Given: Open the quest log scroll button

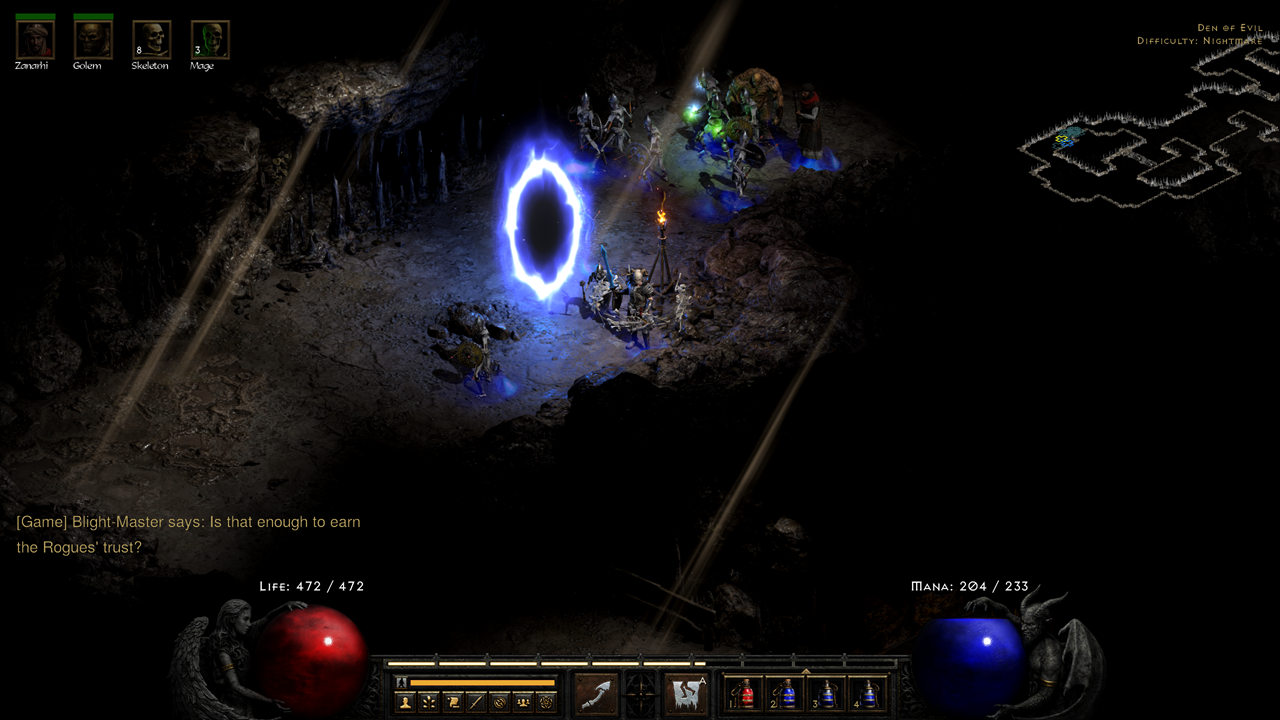Looking at the screenshot, I should (x=453, y=702).
